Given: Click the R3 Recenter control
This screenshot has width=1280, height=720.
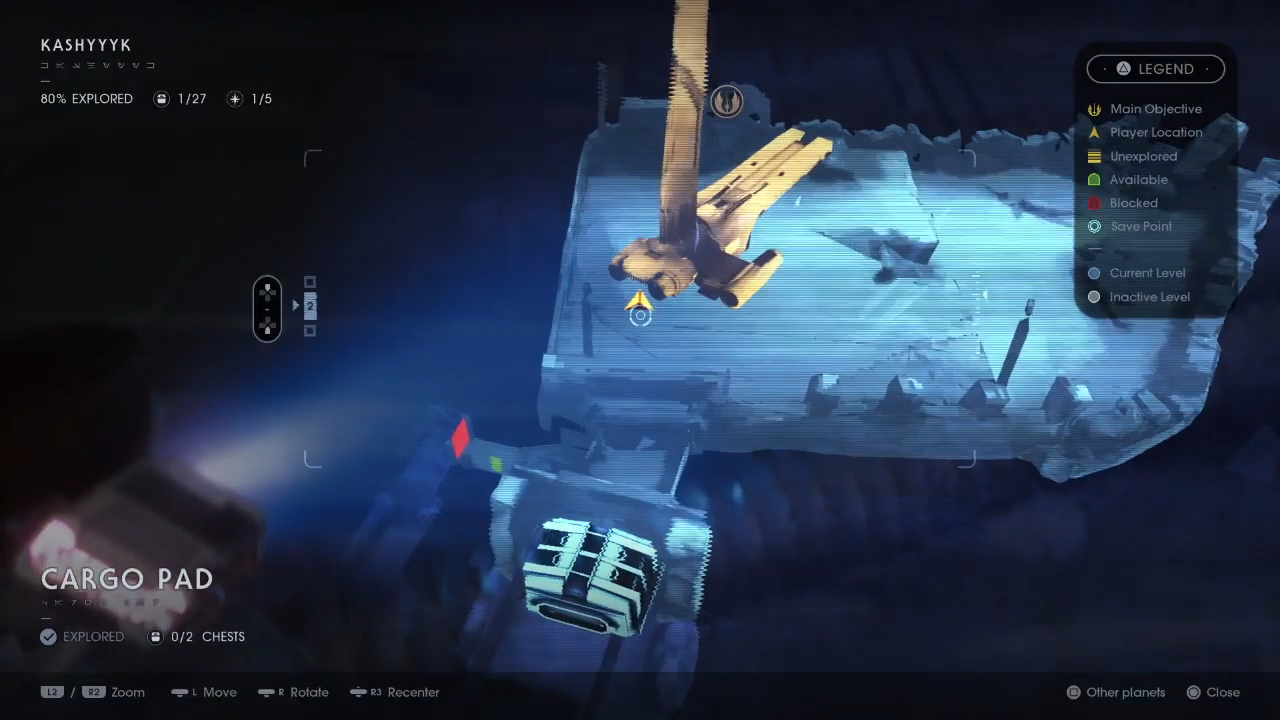Looking at the screenshot, I should tap(394, 692).
